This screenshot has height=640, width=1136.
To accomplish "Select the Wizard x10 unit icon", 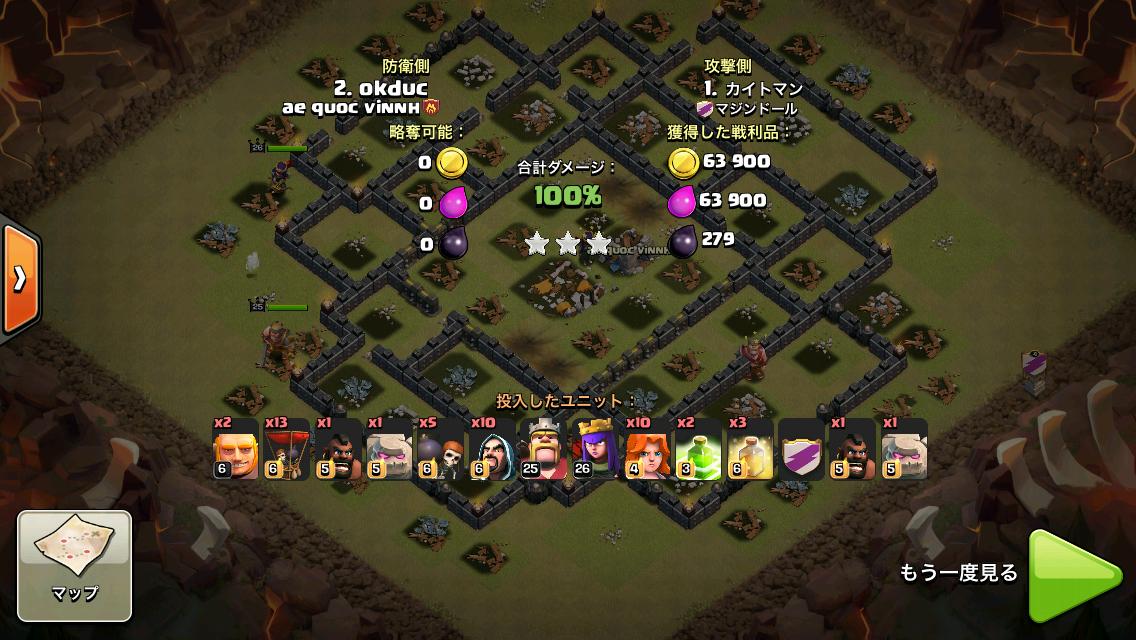I will [x=492, y=449].
